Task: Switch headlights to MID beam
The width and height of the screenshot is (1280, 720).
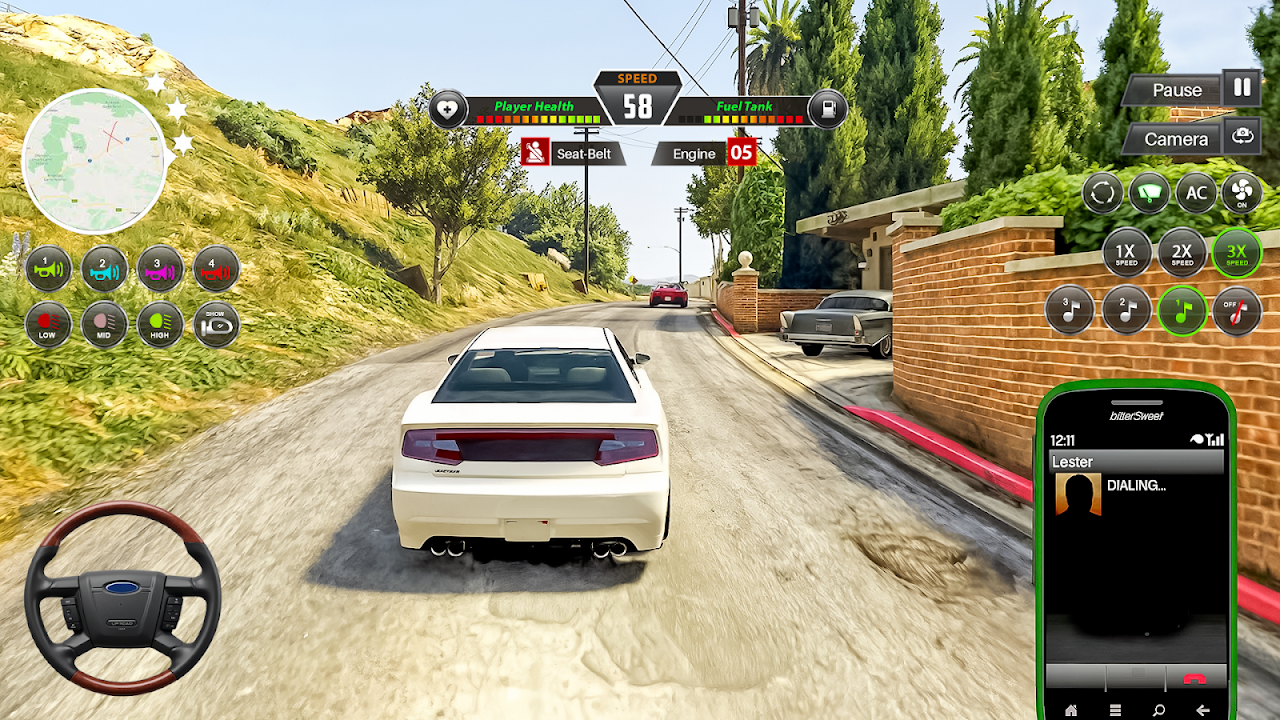Action: tap(104, 324)
